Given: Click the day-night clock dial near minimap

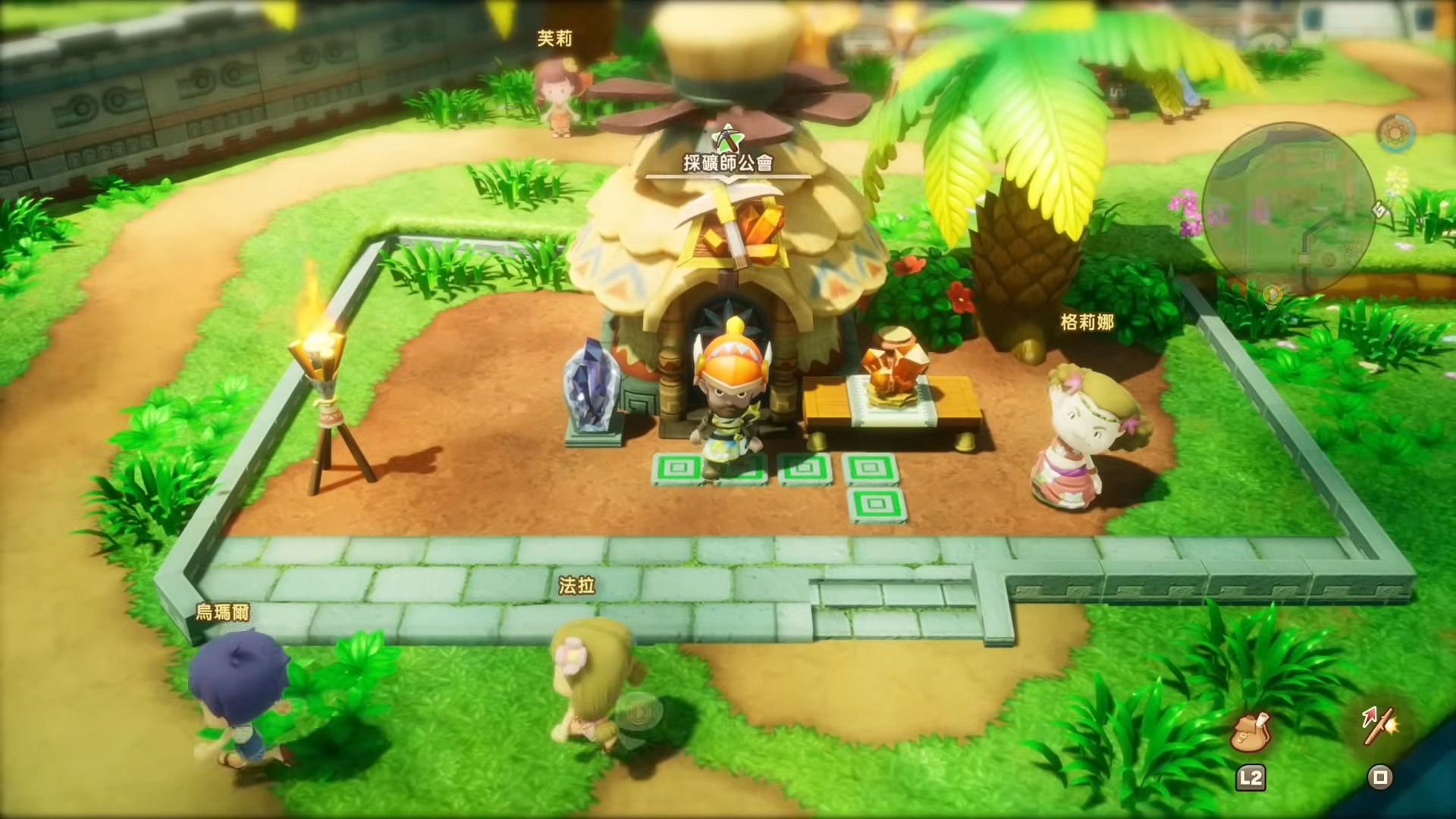Looking at the screenshot, I should coord(1395,133).
